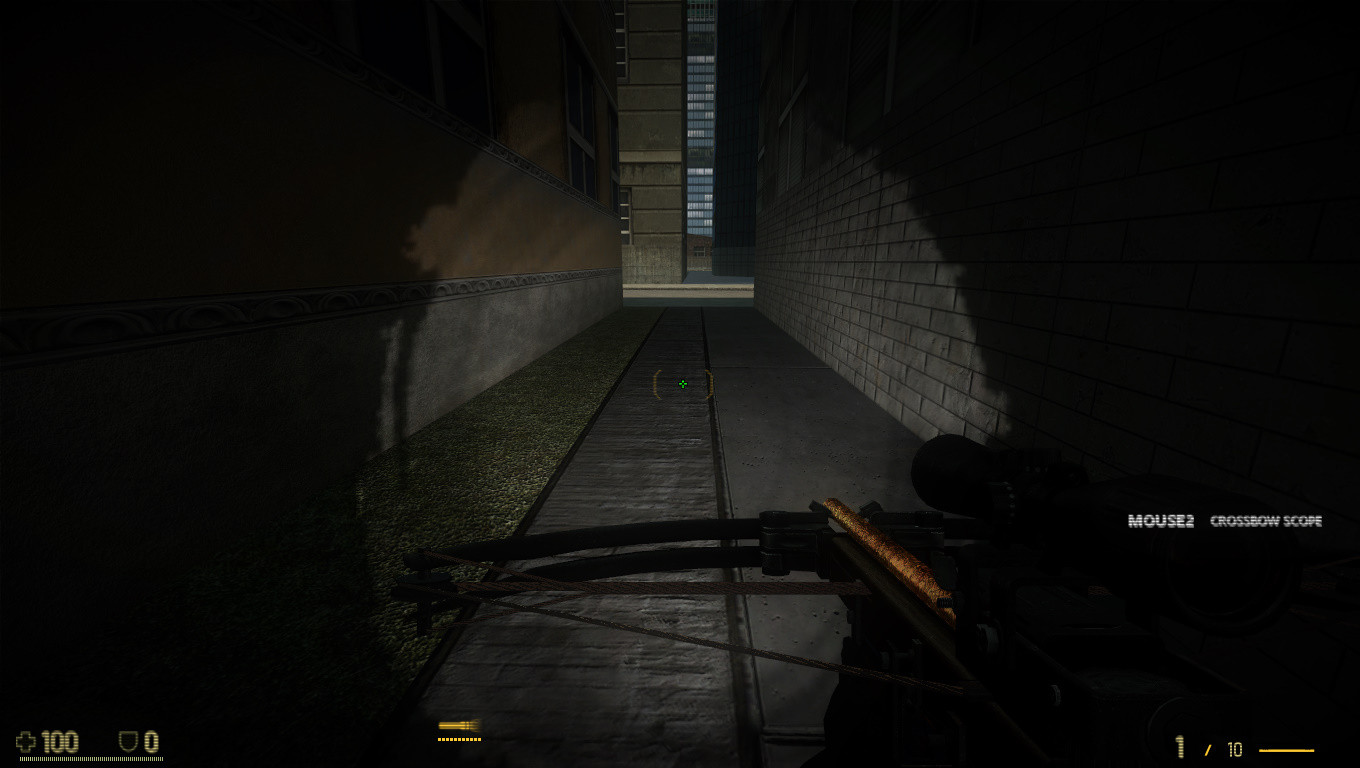The image size is (1360, 768).
Task: Toggle the MOUSE2 keybind label
Action: (x=1160, y=520)
